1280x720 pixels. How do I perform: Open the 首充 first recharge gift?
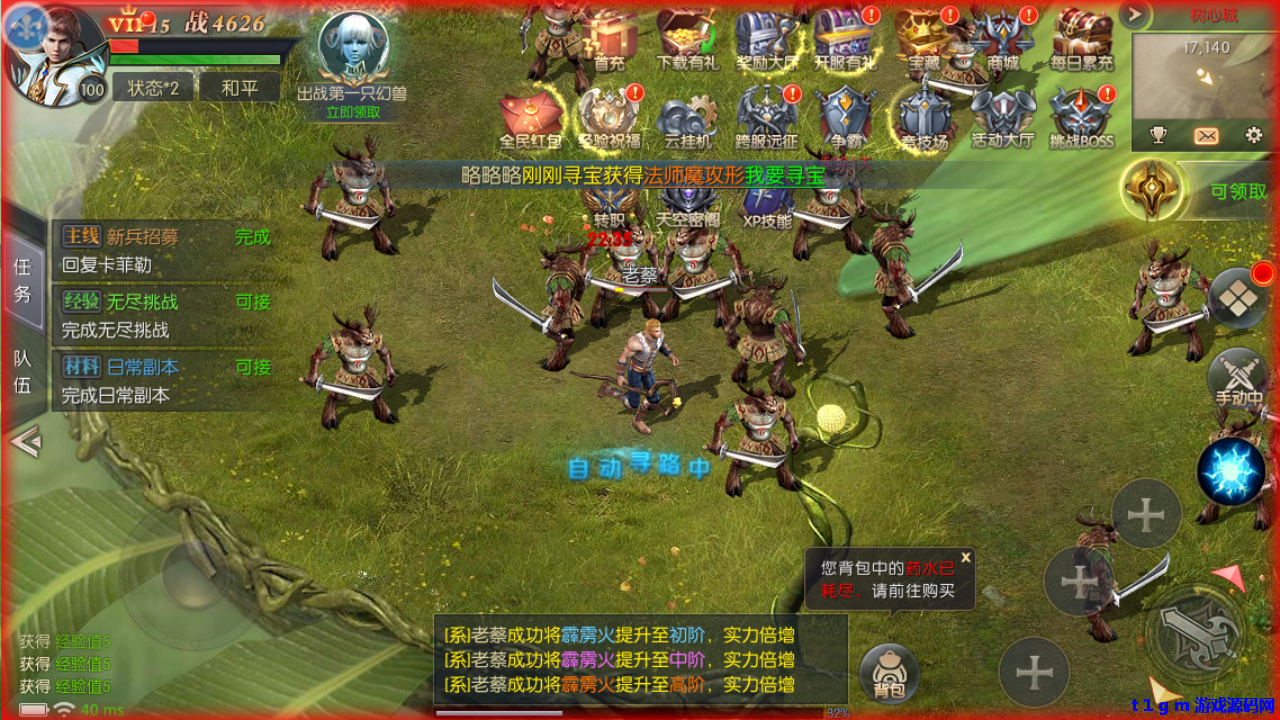point(609,40)
